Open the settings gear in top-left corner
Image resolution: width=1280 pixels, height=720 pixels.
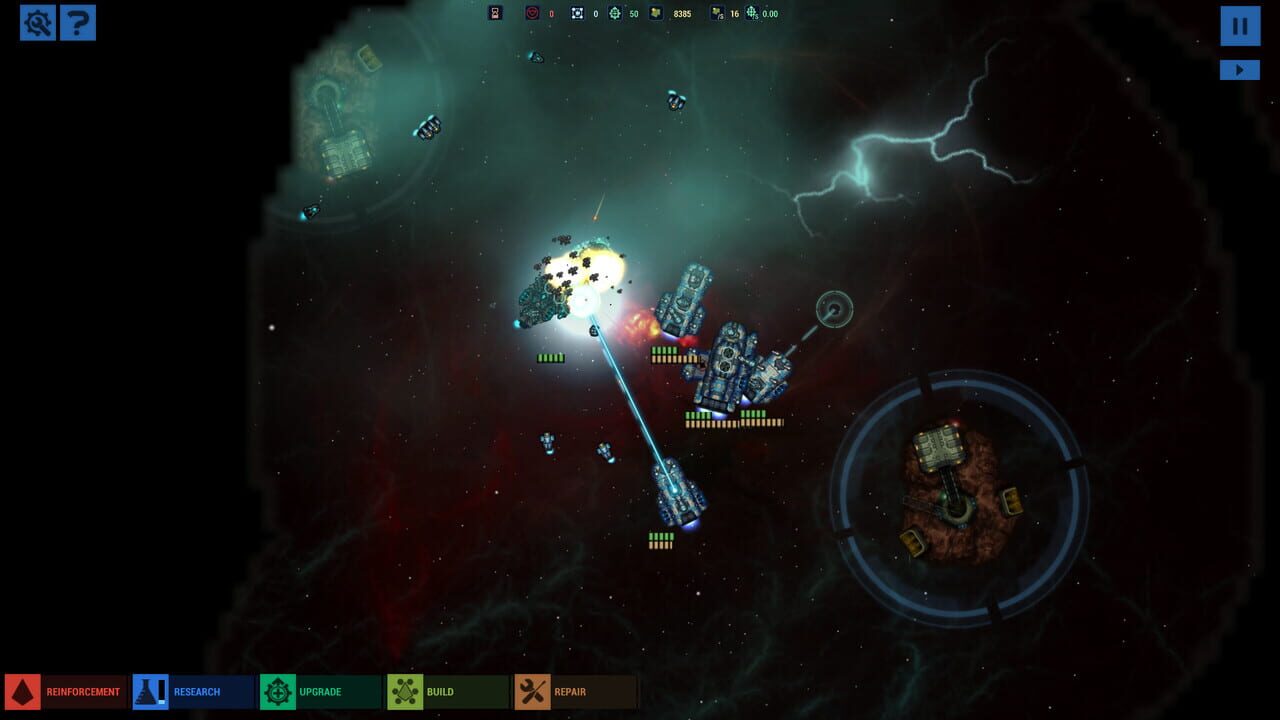[37, 22]
